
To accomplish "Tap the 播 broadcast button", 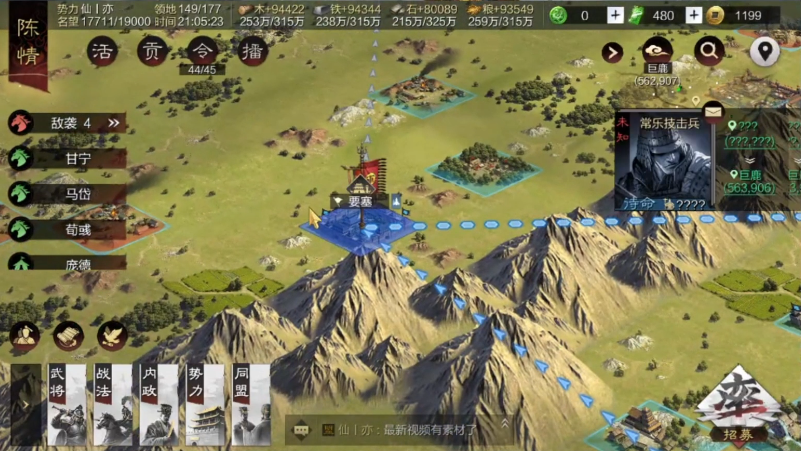I will click(x=251, y=52).
